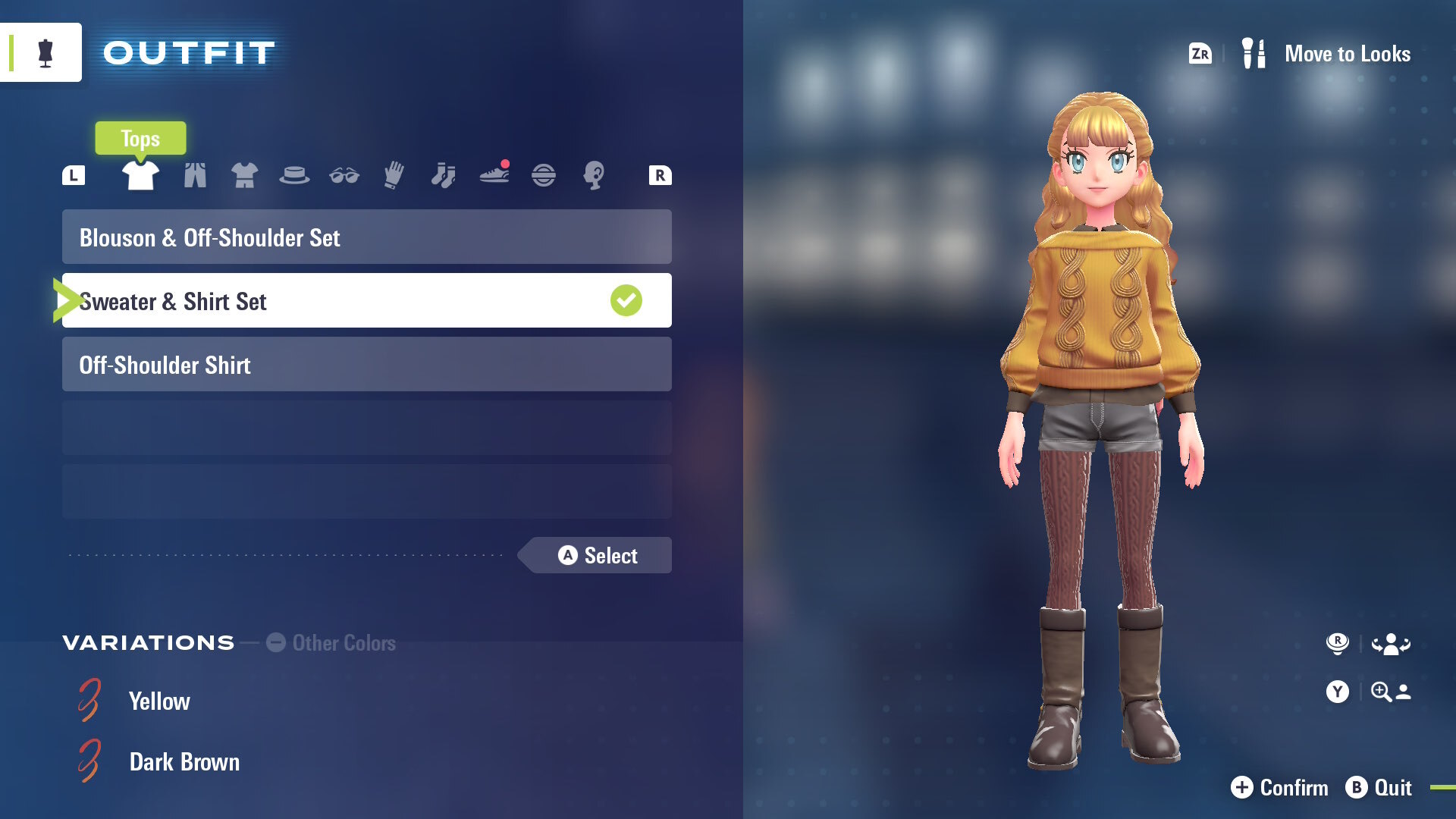Confirm the outfit selection

(1280, 788)
